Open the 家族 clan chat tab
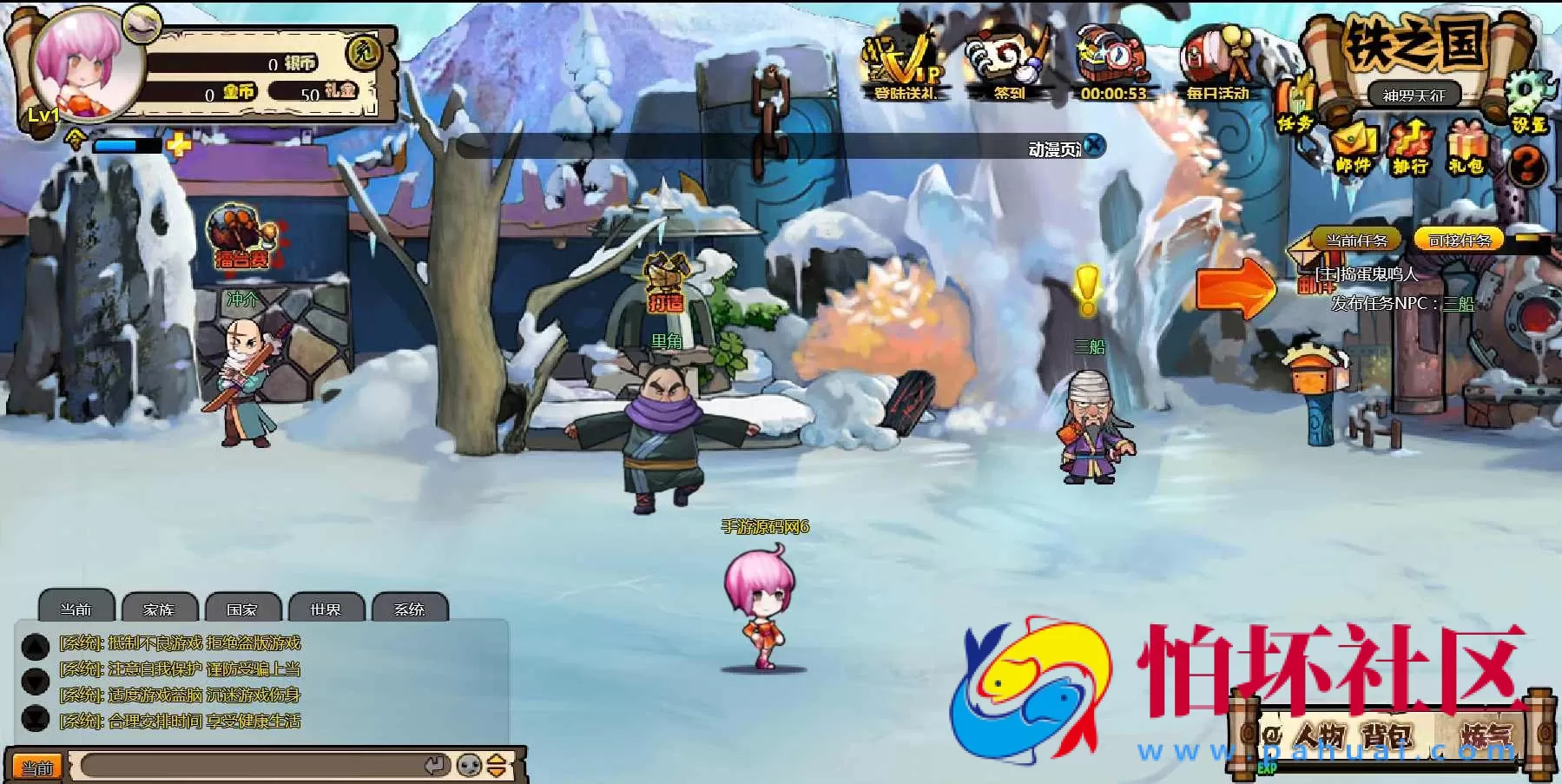 [x=159, y=609]
